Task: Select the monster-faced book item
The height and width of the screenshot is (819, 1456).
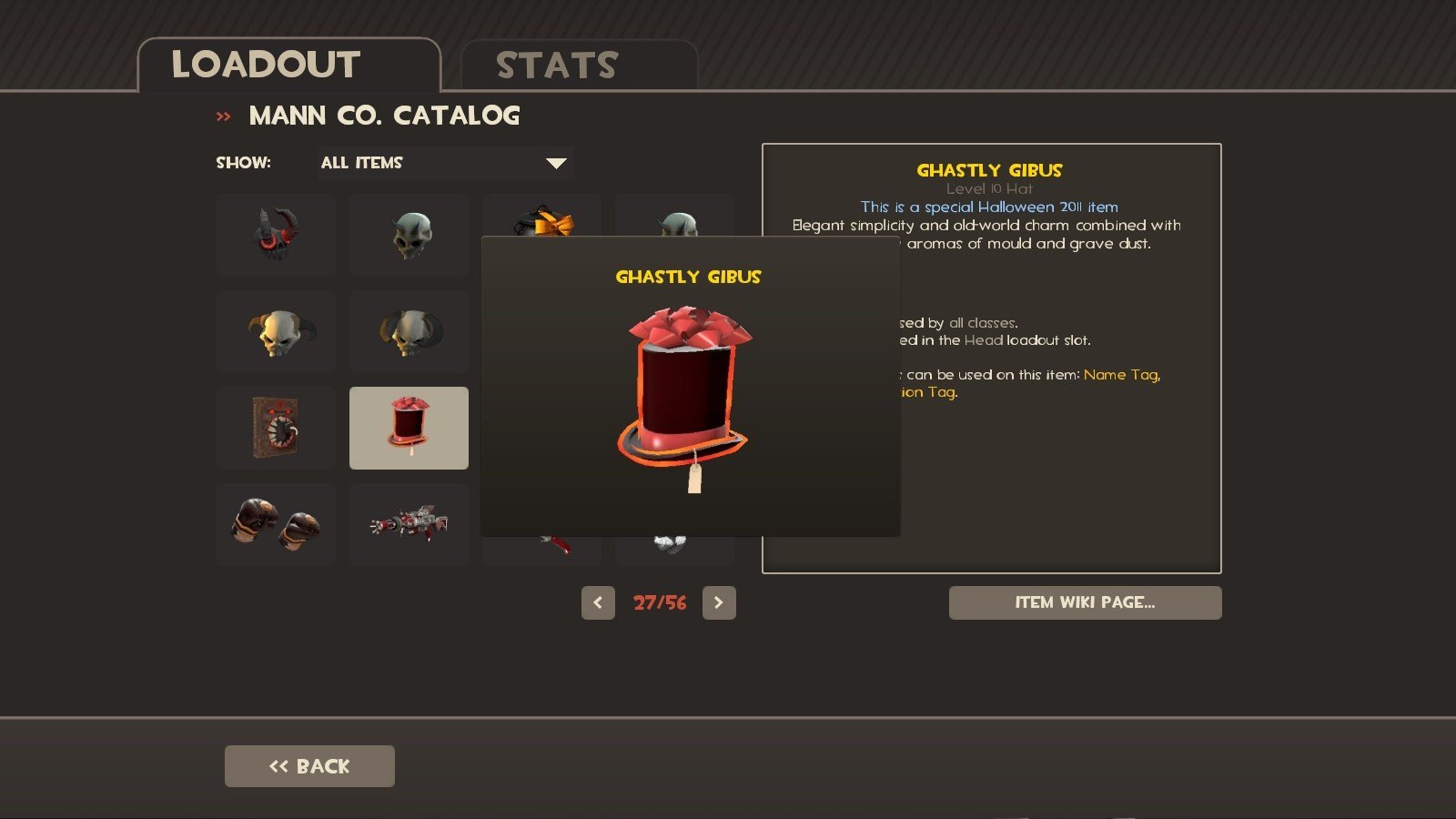Action: [x=276, y=429]
